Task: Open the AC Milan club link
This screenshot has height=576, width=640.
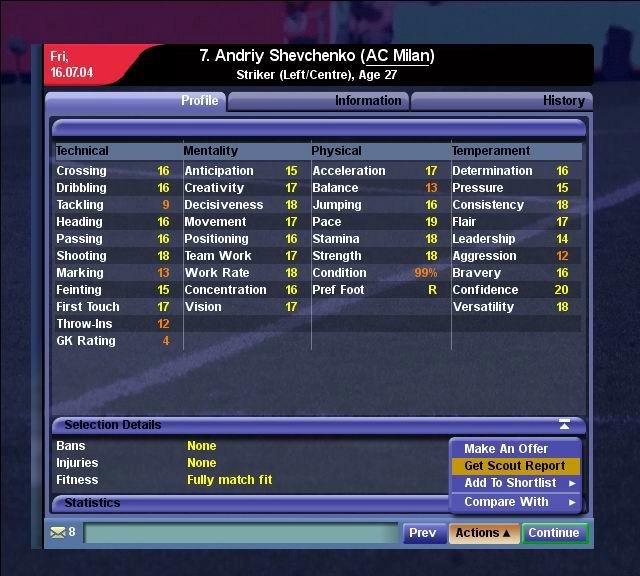Action: 397,56
